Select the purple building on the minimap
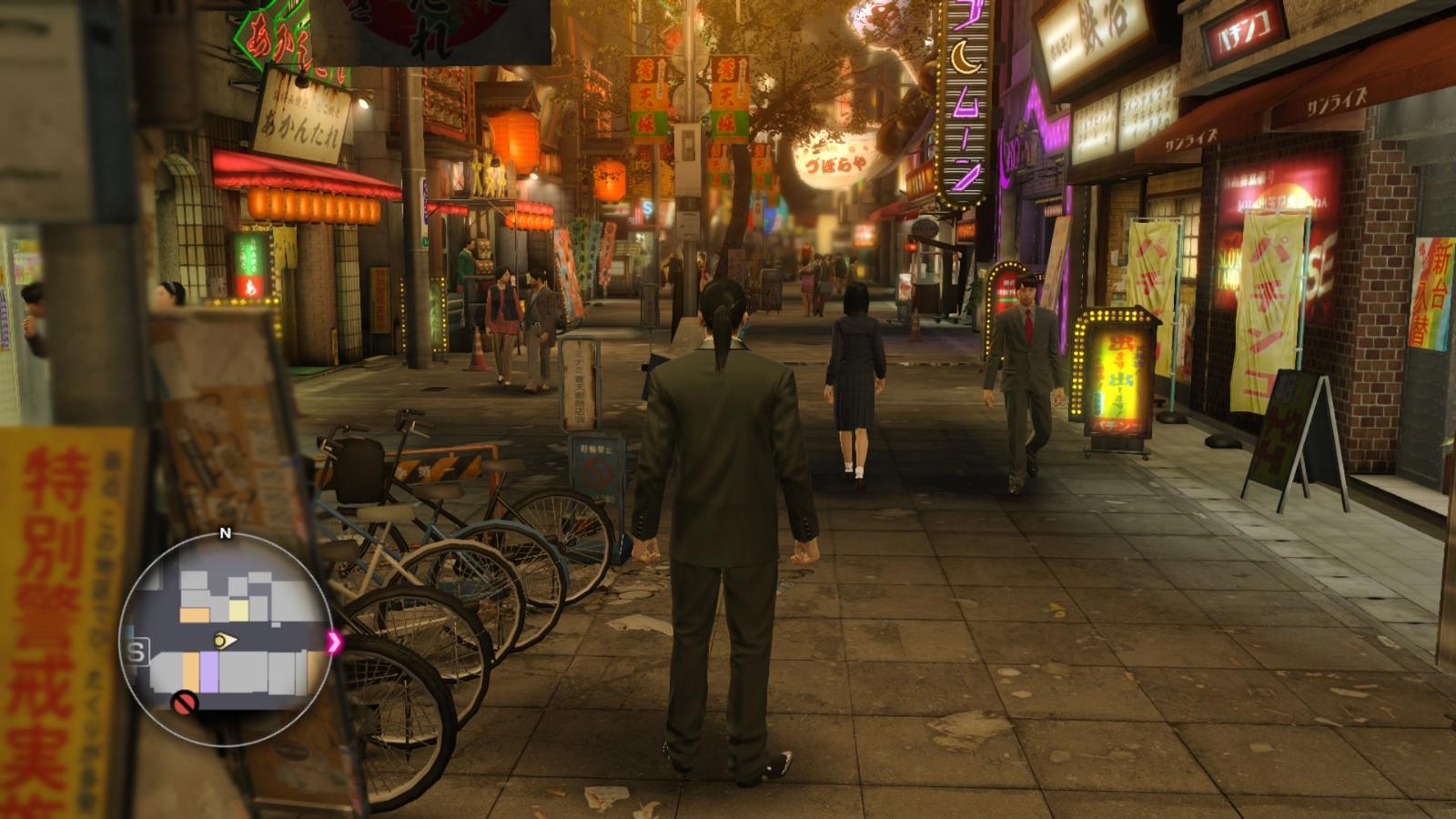This screenshot has height=819, width=1456. [208, 669]
